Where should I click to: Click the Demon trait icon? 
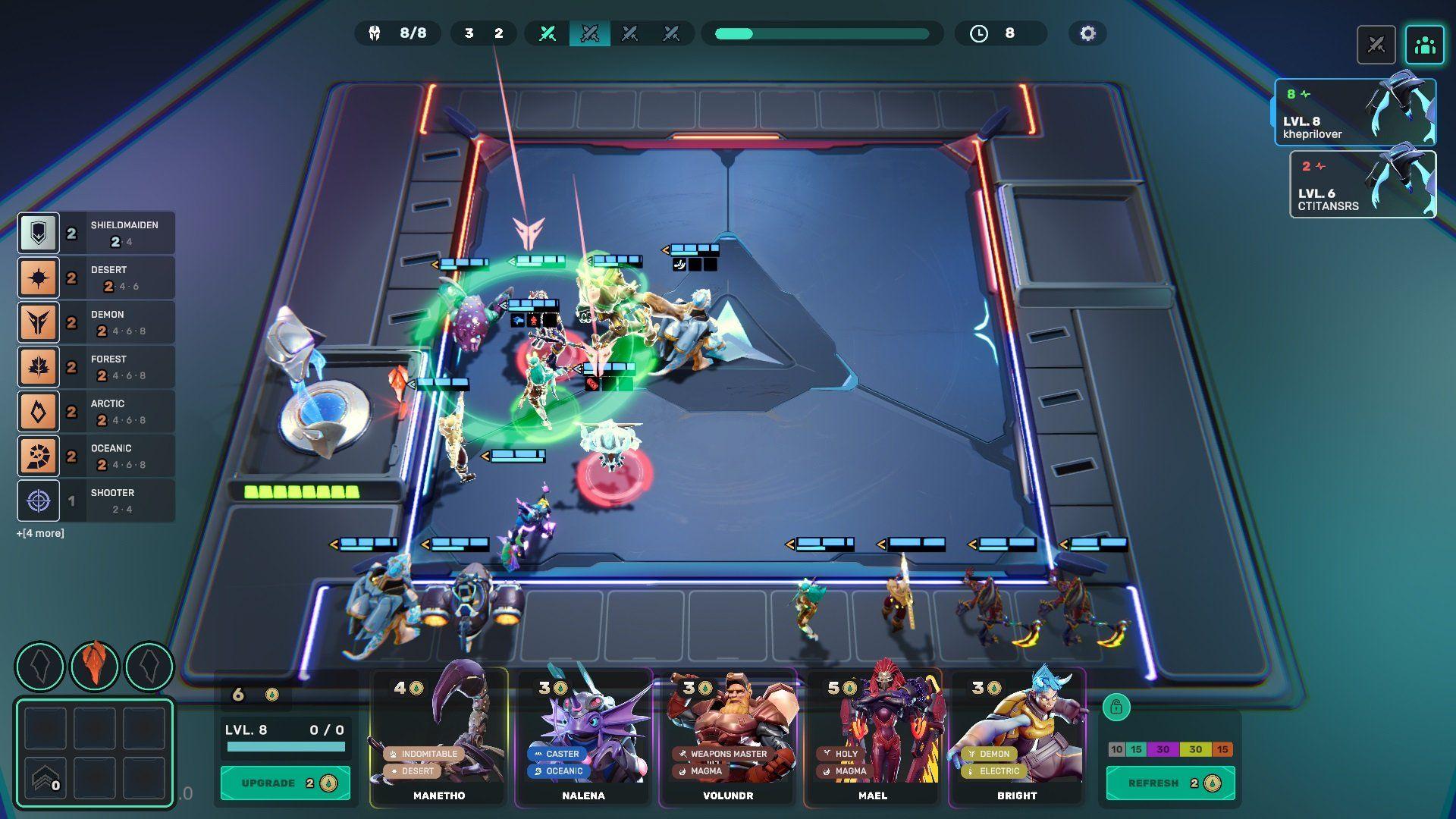(x=39, y=322)
